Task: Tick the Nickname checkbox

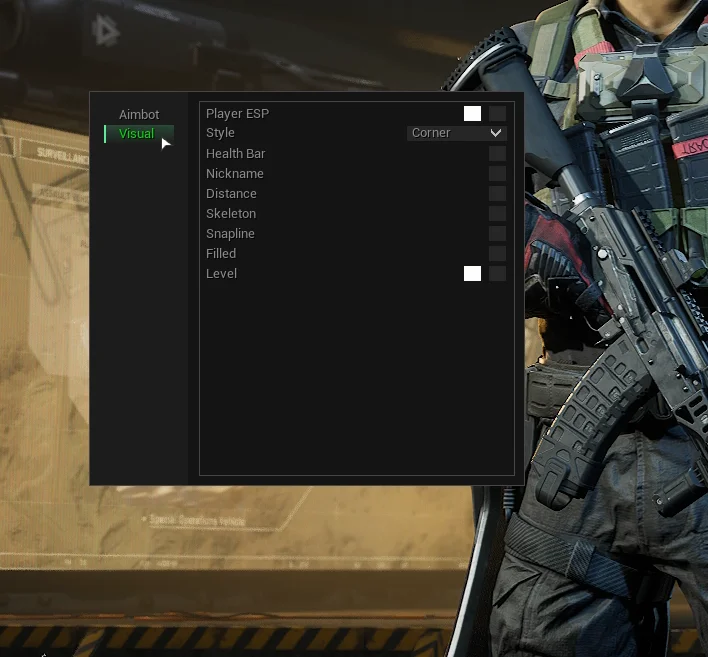Action: pos(497,174)
